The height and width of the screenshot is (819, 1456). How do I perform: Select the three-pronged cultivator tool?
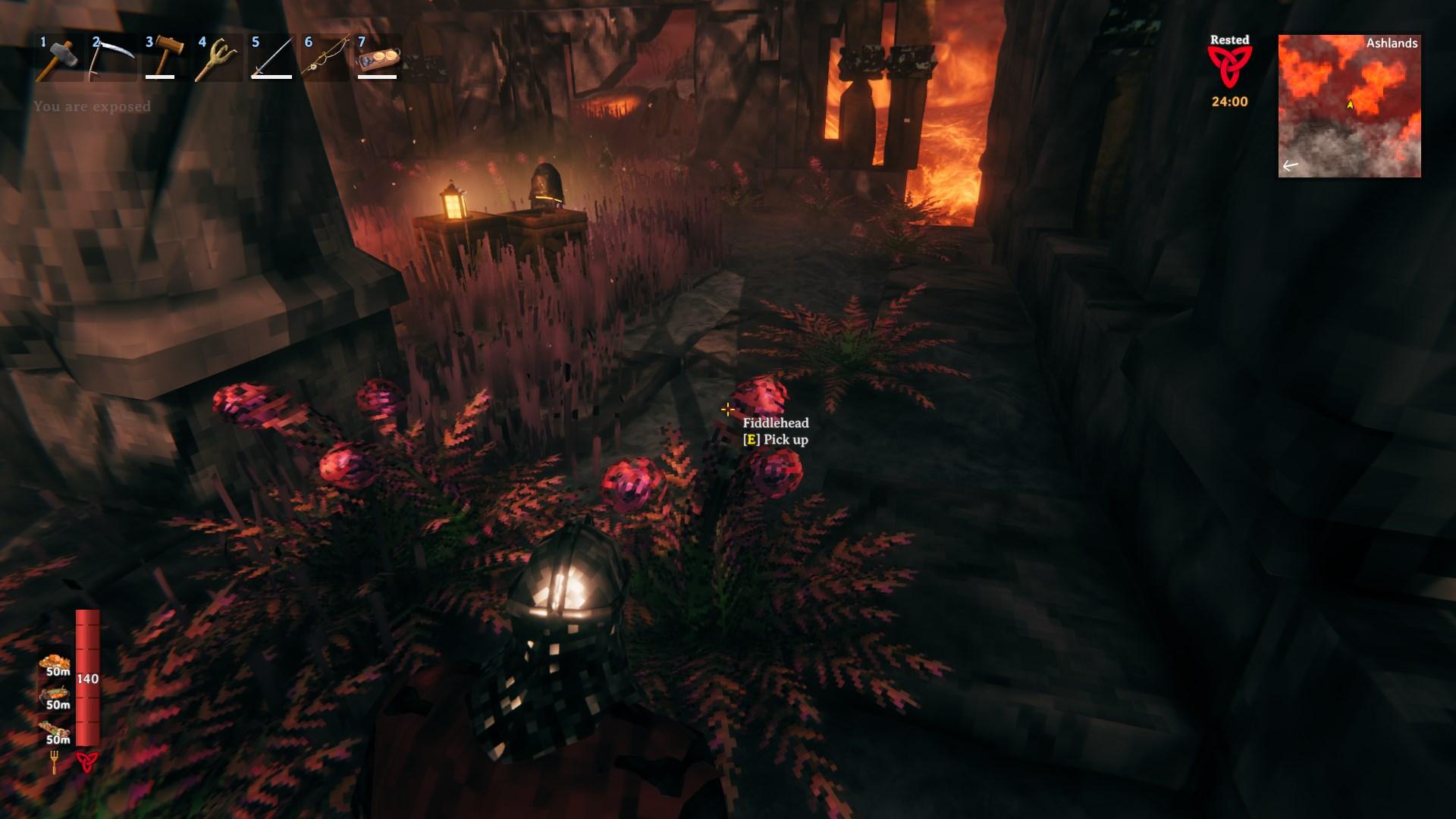click(218, 57)
